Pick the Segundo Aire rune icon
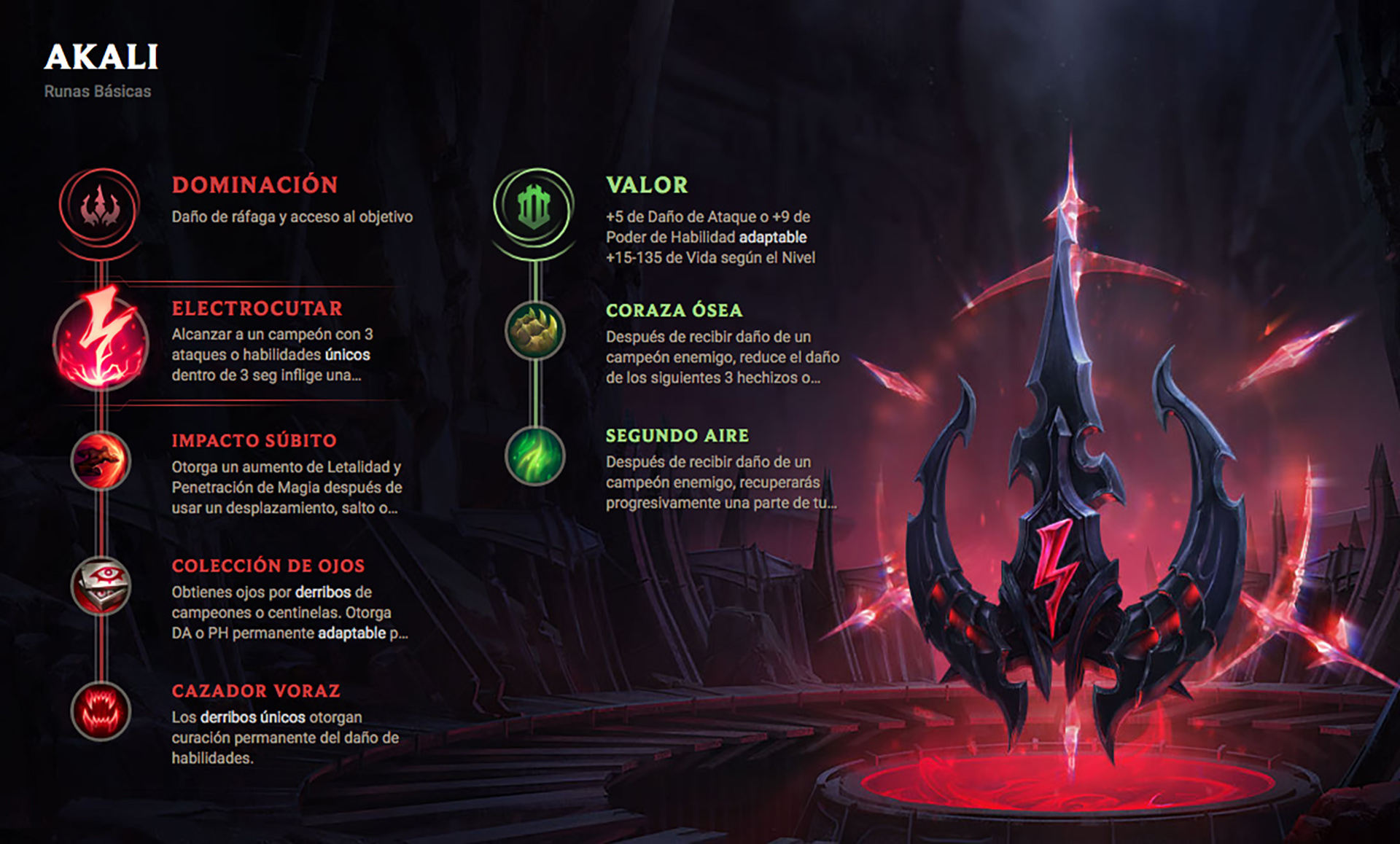This screenshot has height=844, width=1400. click(535, 456)
